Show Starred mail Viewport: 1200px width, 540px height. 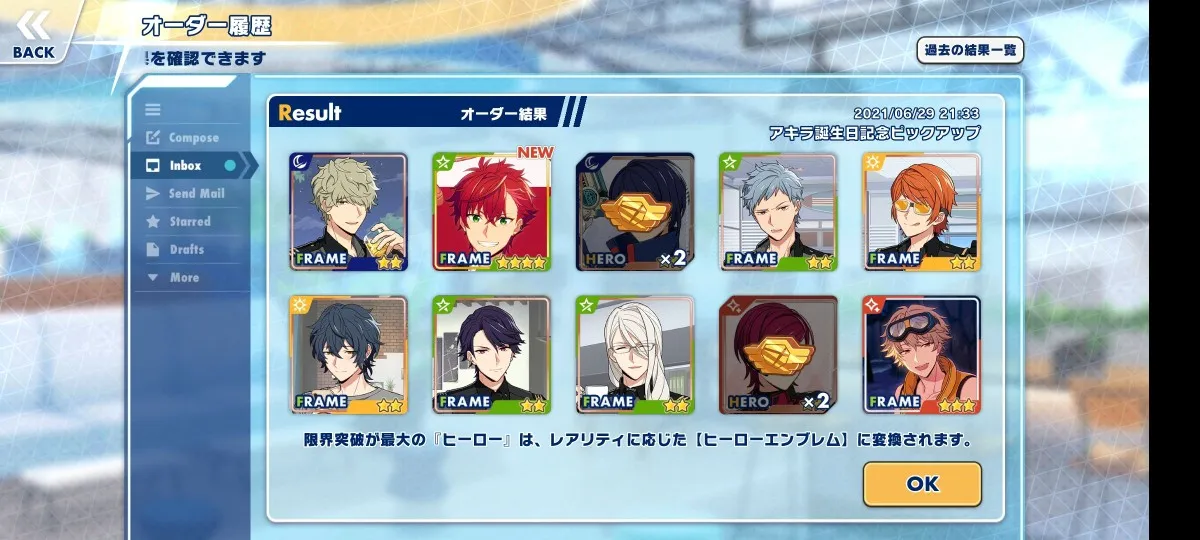pyautogui.click(x=190, y=222)
